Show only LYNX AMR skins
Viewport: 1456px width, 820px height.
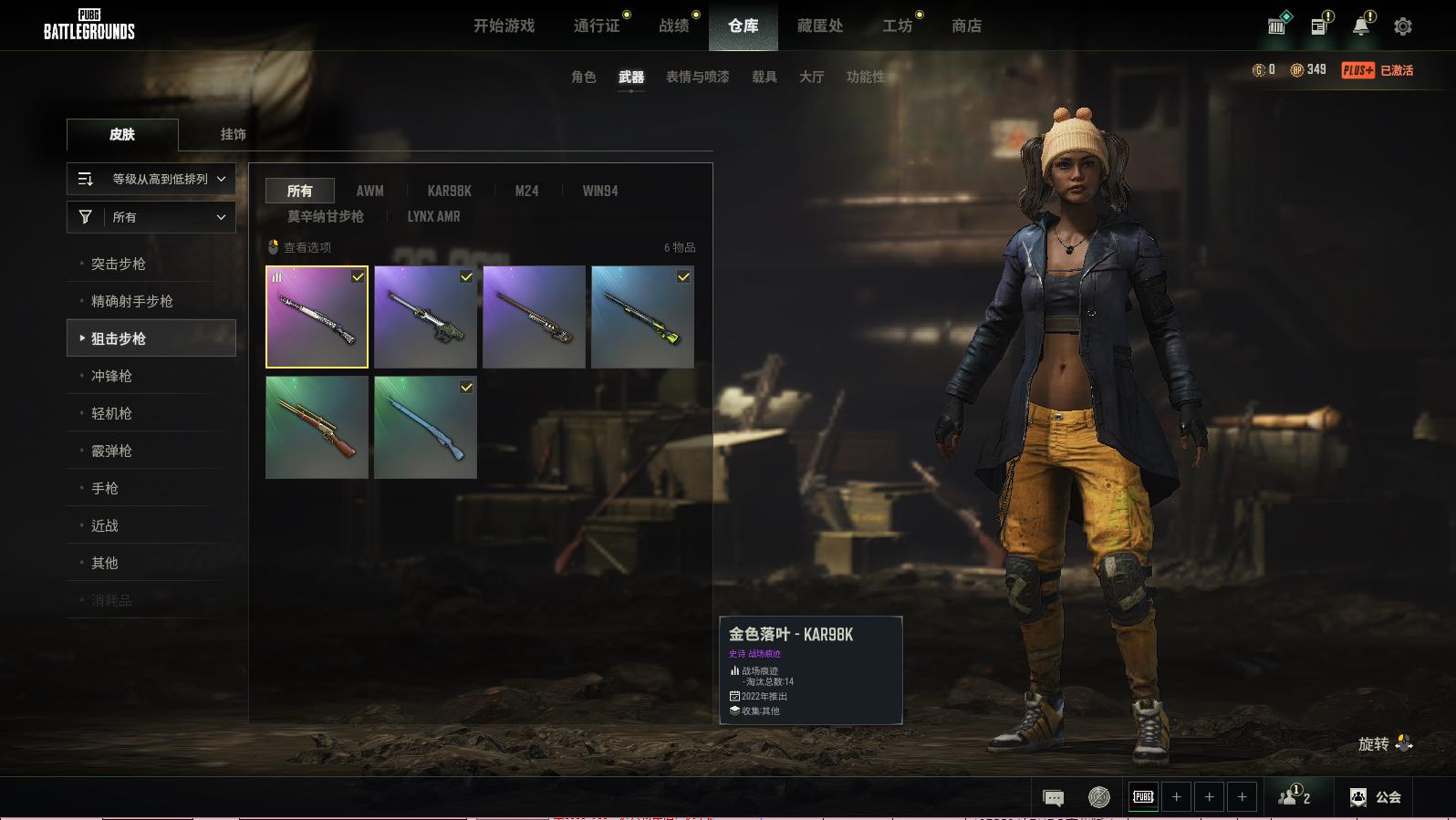[x=433, y=216]
